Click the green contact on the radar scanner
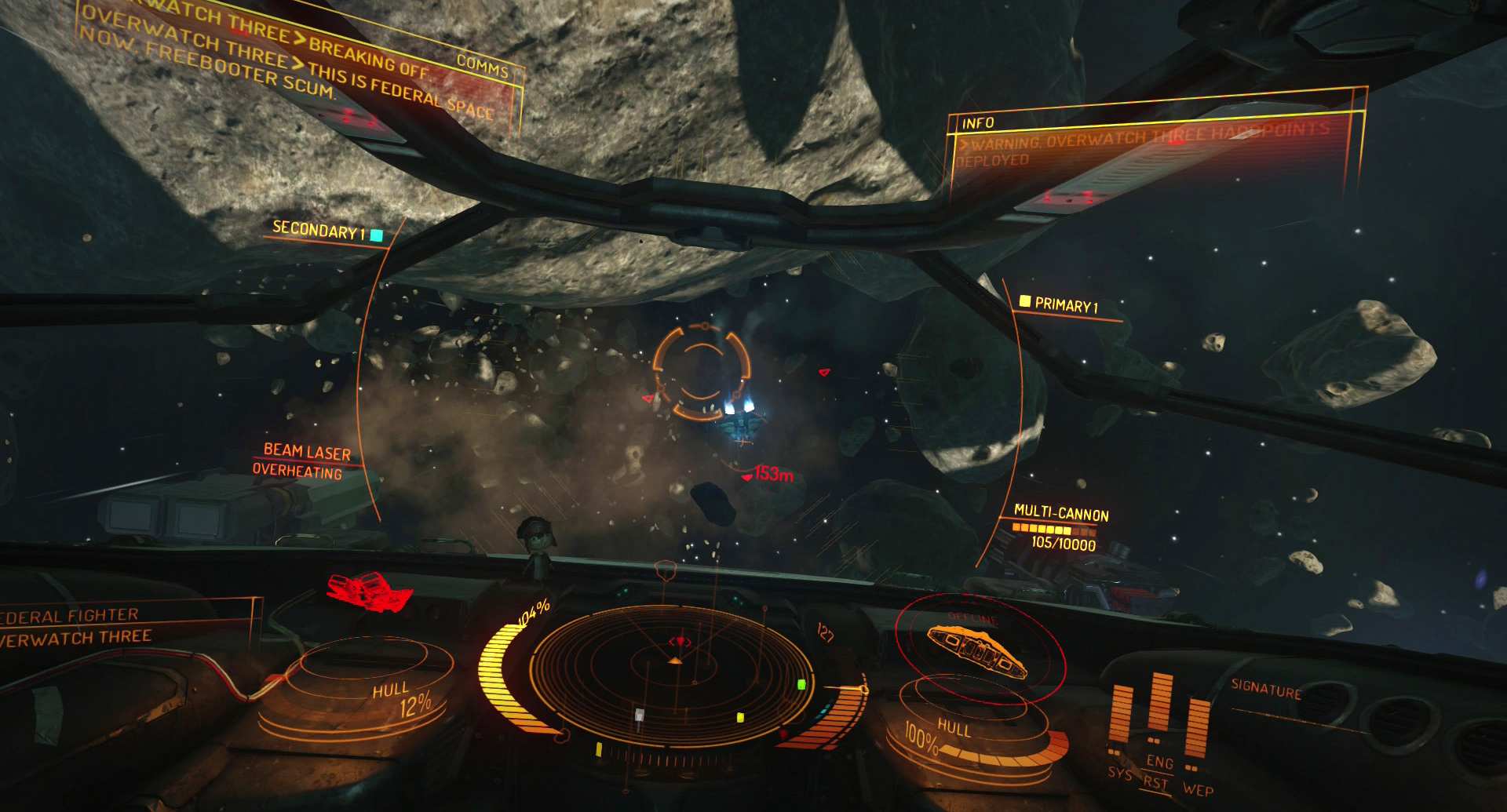Screen dimensions: 1507x812 801,685
